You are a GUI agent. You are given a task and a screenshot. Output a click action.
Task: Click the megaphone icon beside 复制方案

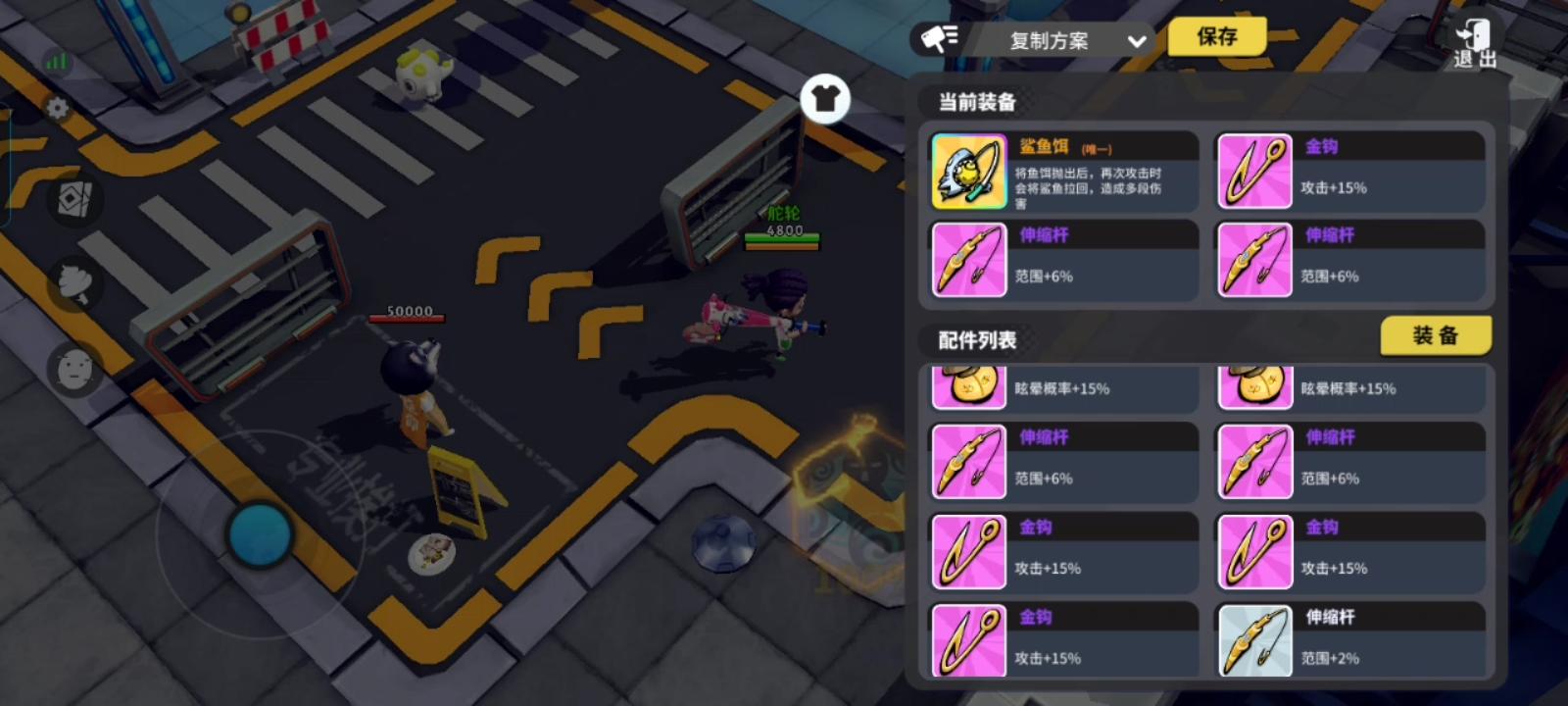938,39
